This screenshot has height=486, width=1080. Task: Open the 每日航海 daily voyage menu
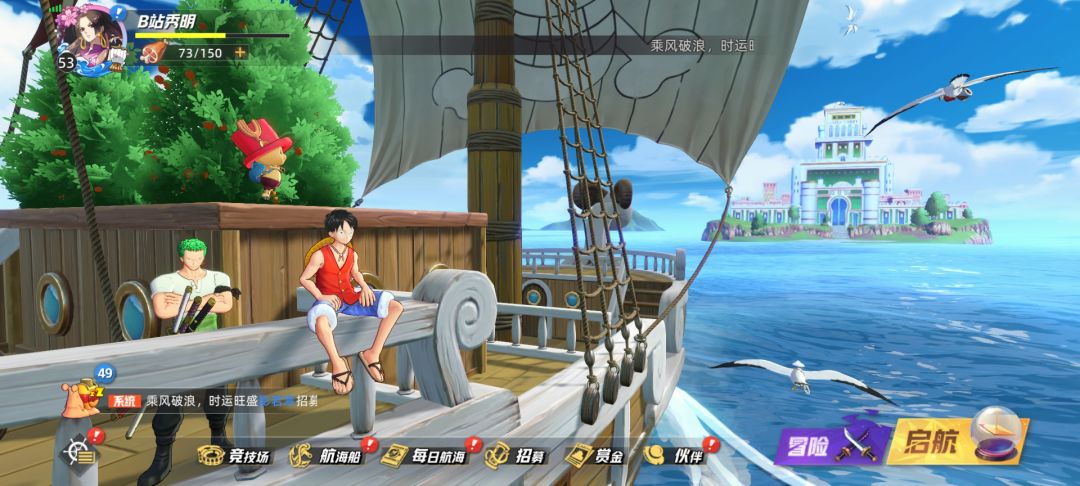coord(423,456)
